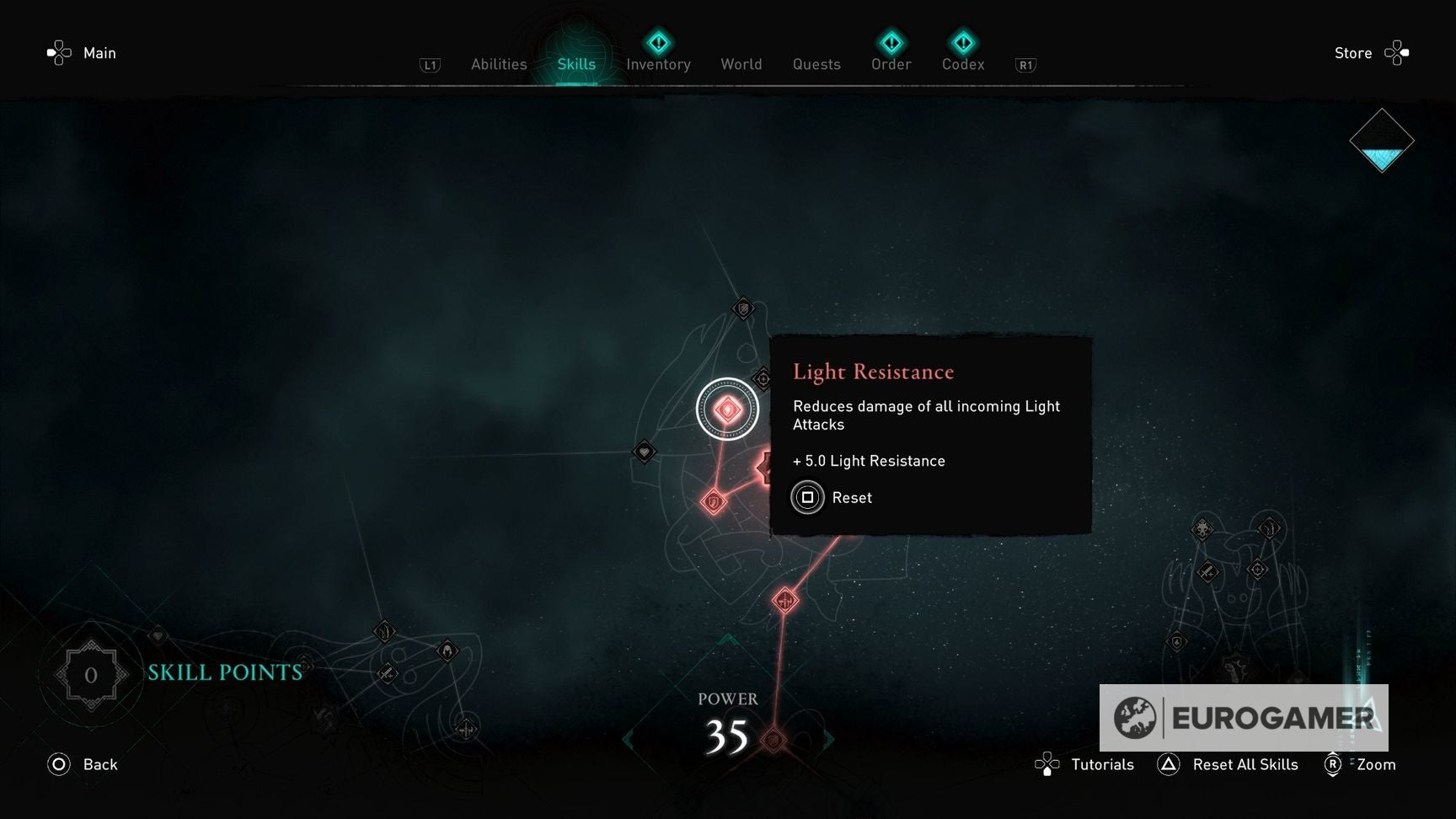Open the Quests tab
This screenshot has width=1456, height=819.
coord(816,64)
